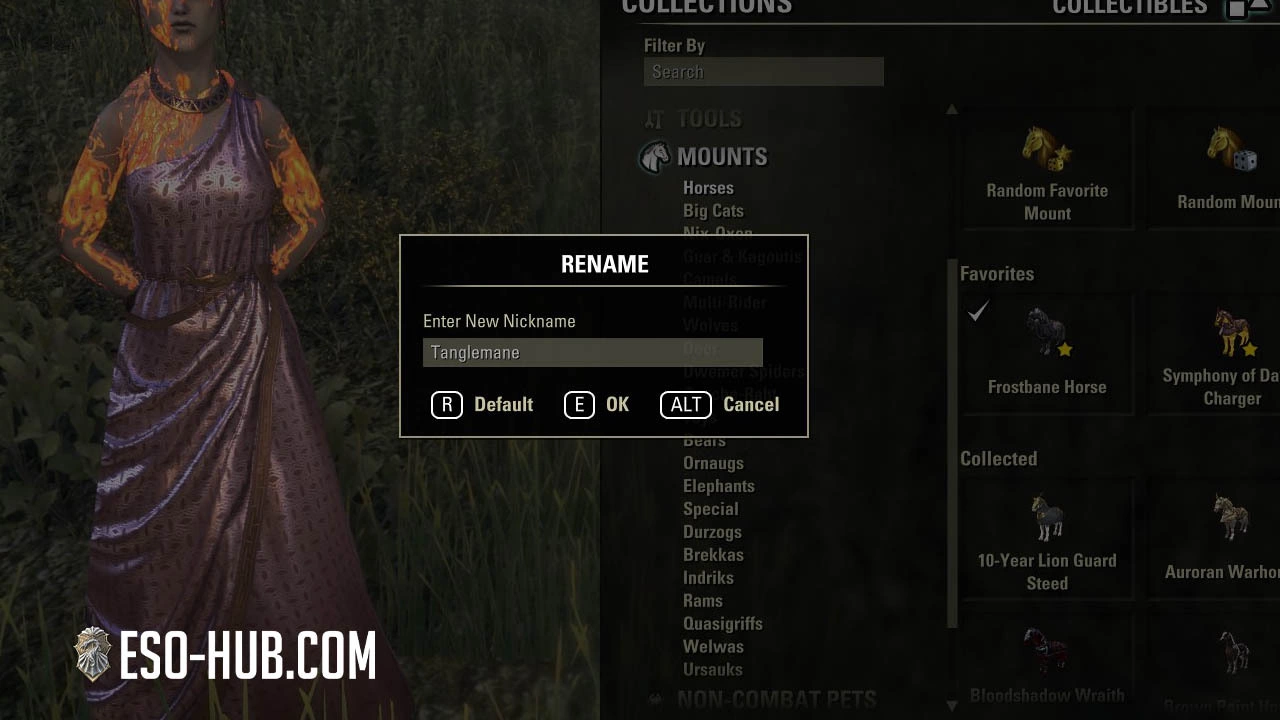Cancel the rename dialog
The height and width of the screenshot is (720, 1280).
tap(720, 404)
